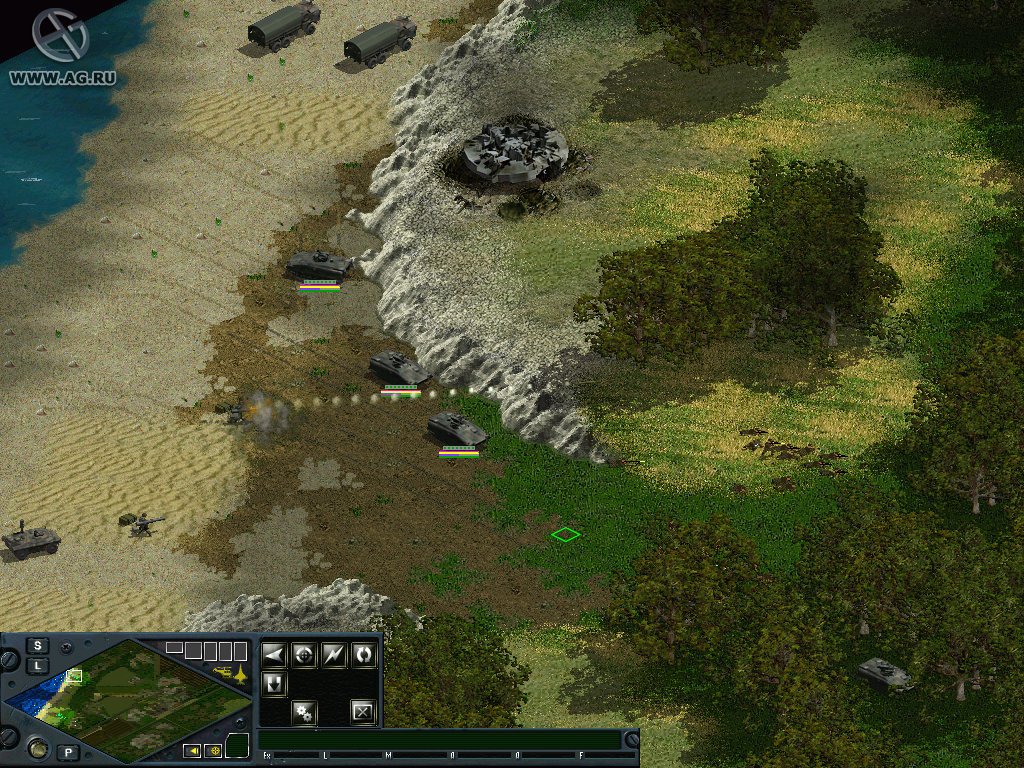Select the middle tank with health bar
This screenshot has width=1024, height=768.
coord(400,368)
